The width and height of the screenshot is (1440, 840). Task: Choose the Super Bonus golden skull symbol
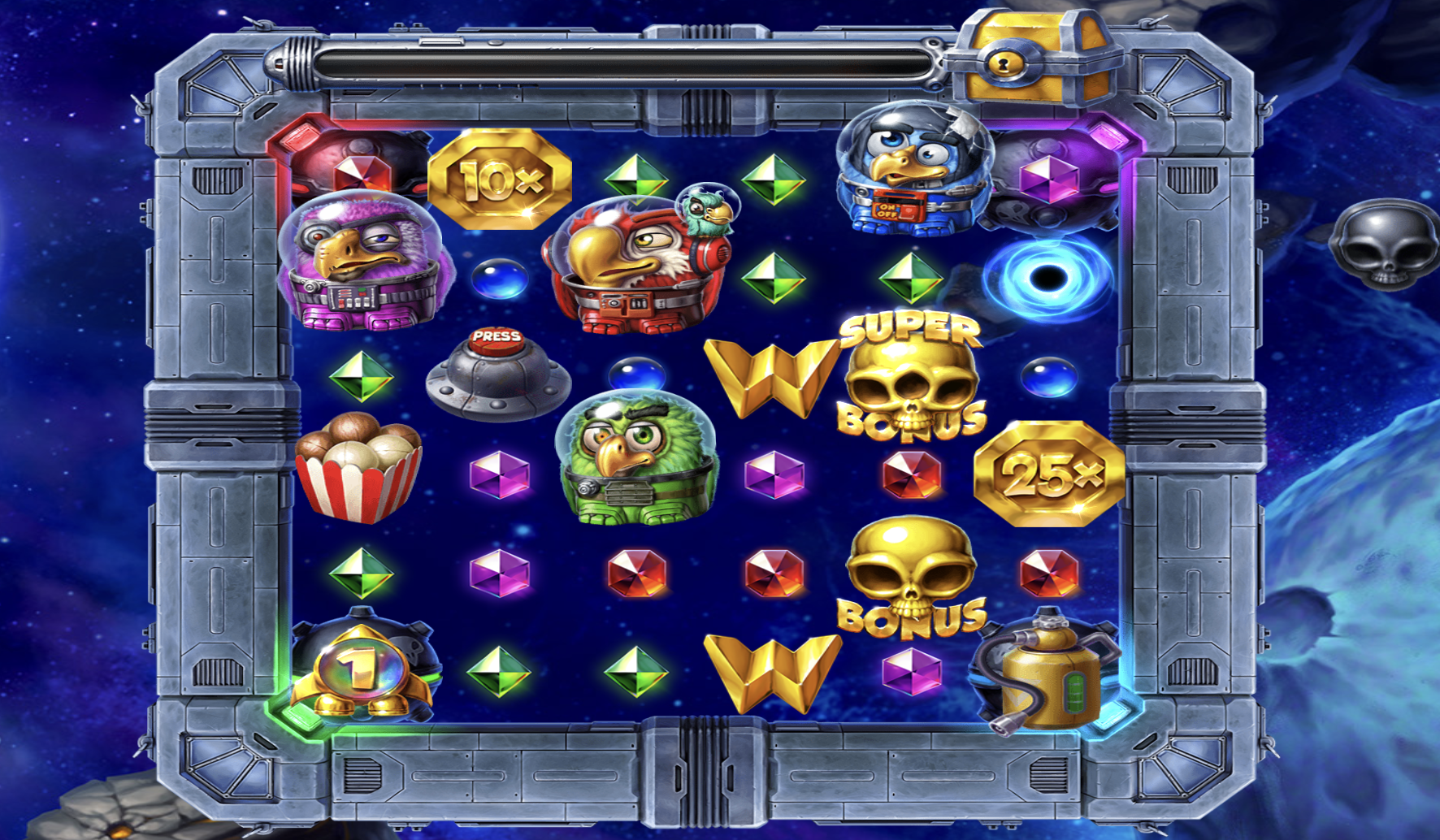[912, 378]
